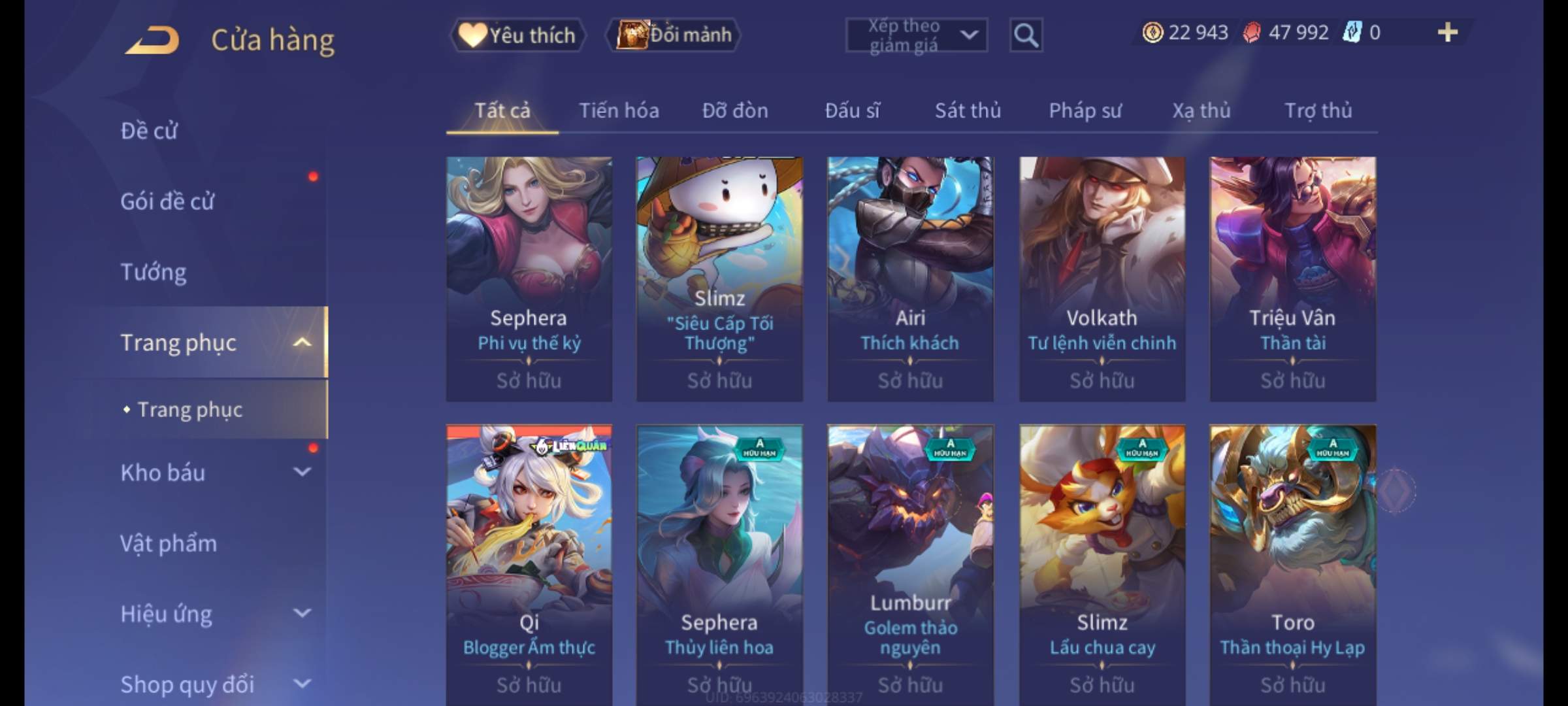Choose the Trợ thủ tab
The height and width of the screenshot is (706, 1568).
1318,110
